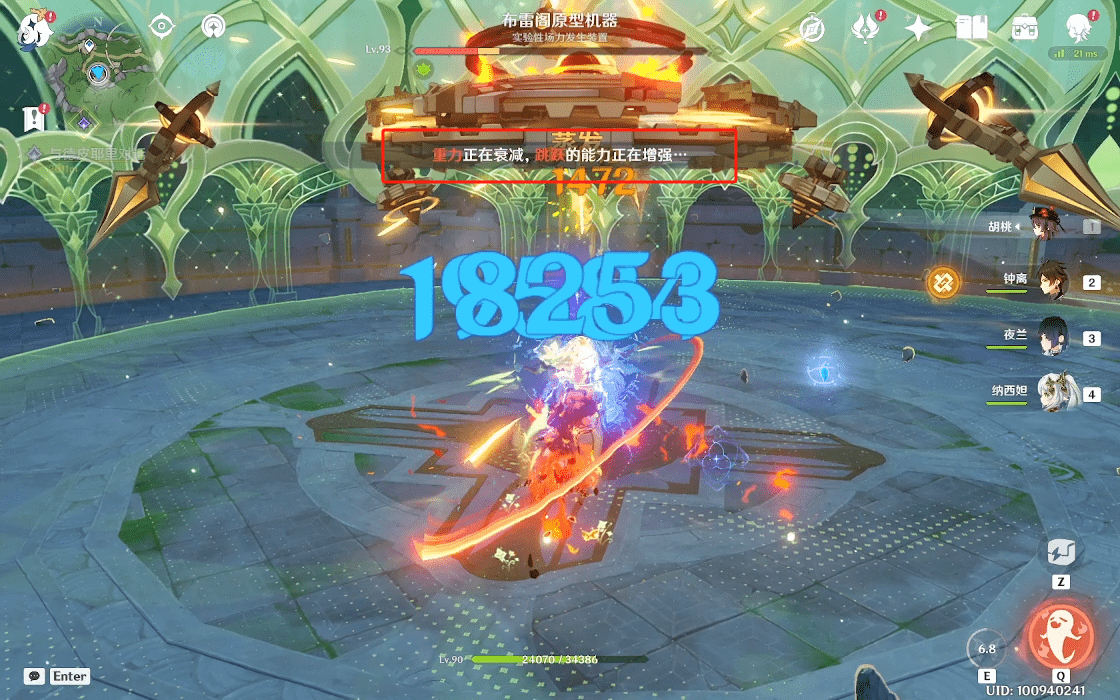Open the map via the minimap

coord(98,68)
